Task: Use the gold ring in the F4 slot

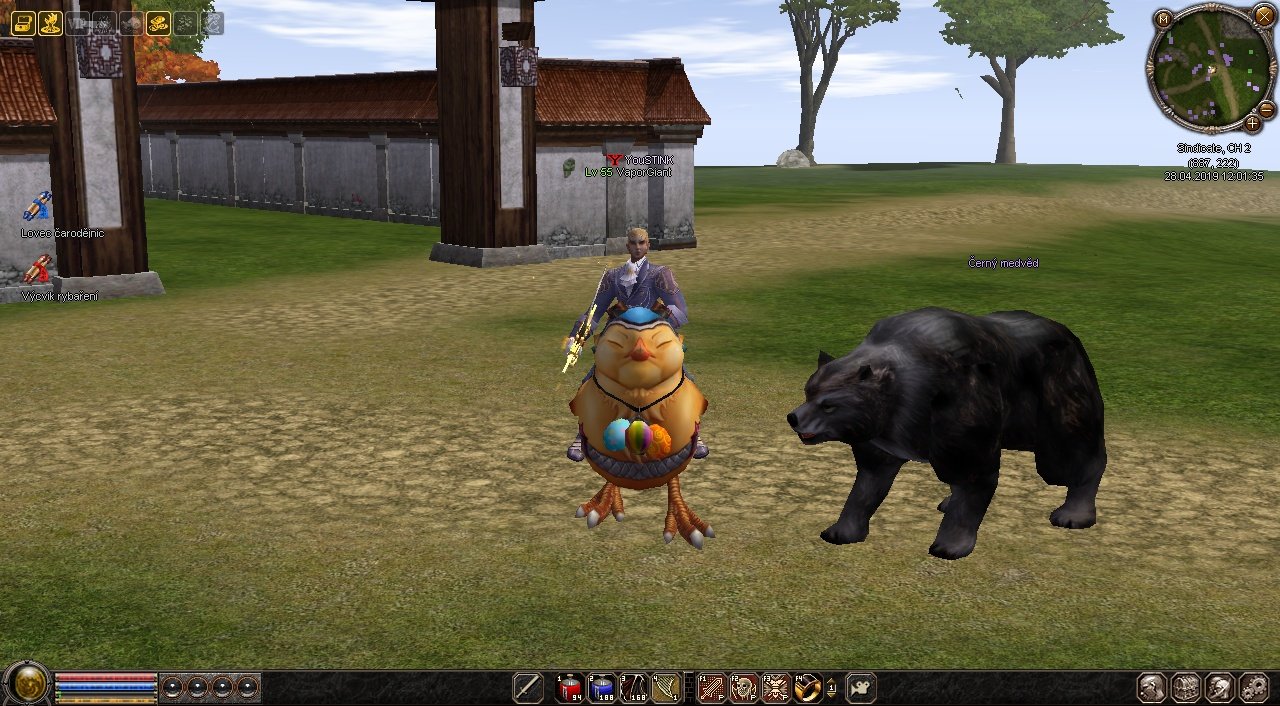Action: (808, 688)
